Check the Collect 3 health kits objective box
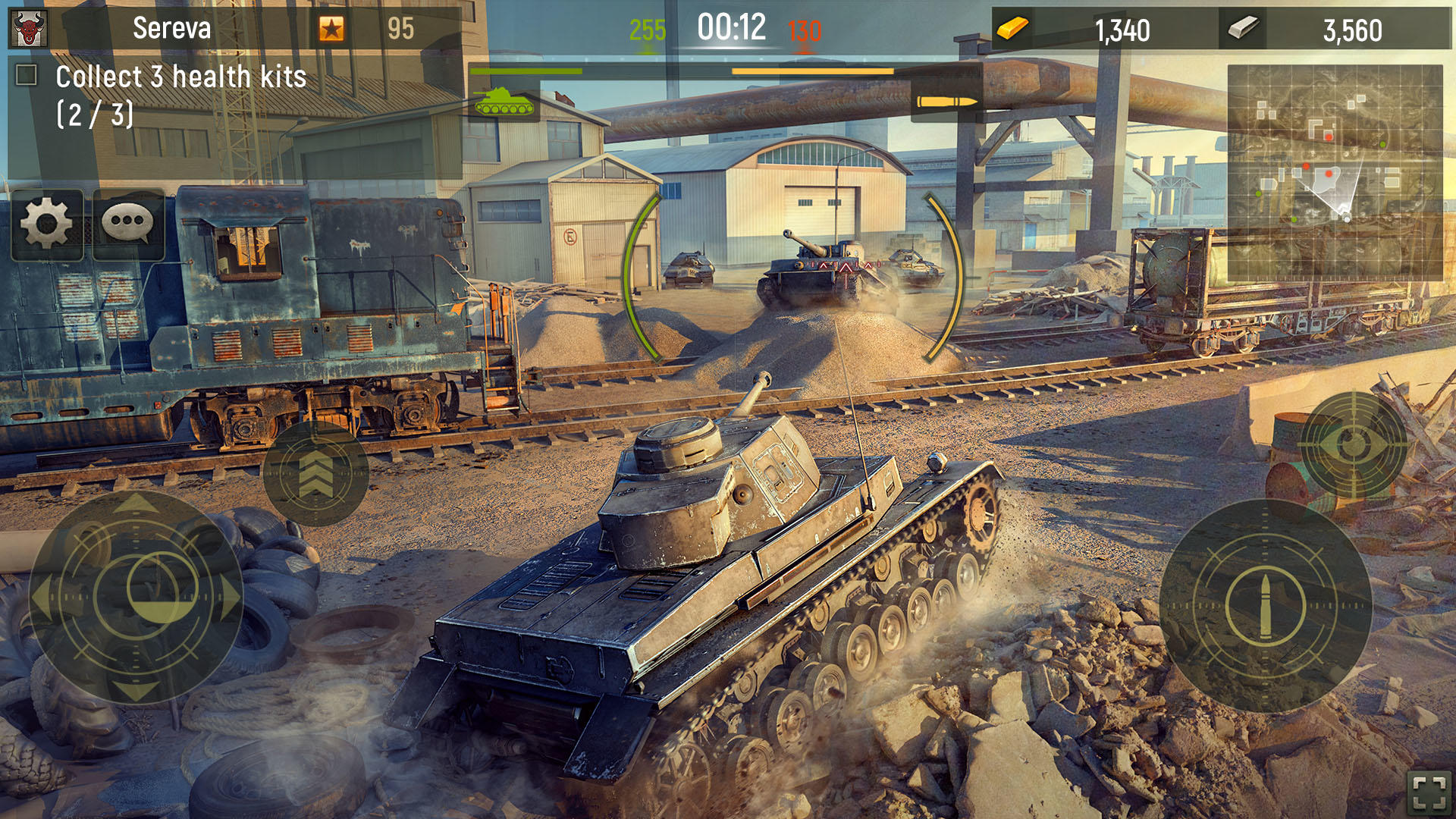 pos(27,74)
